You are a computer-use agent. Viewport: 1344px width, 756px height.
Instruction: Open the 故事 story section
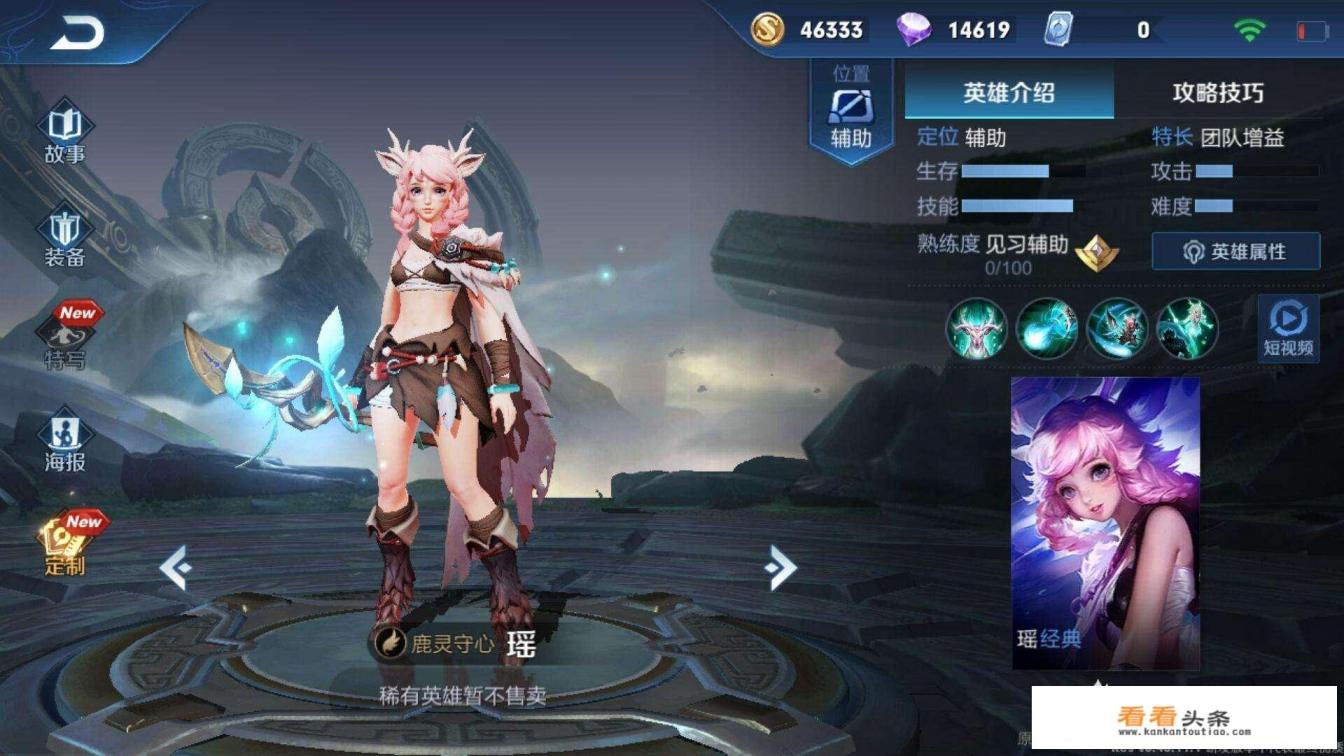65,134
